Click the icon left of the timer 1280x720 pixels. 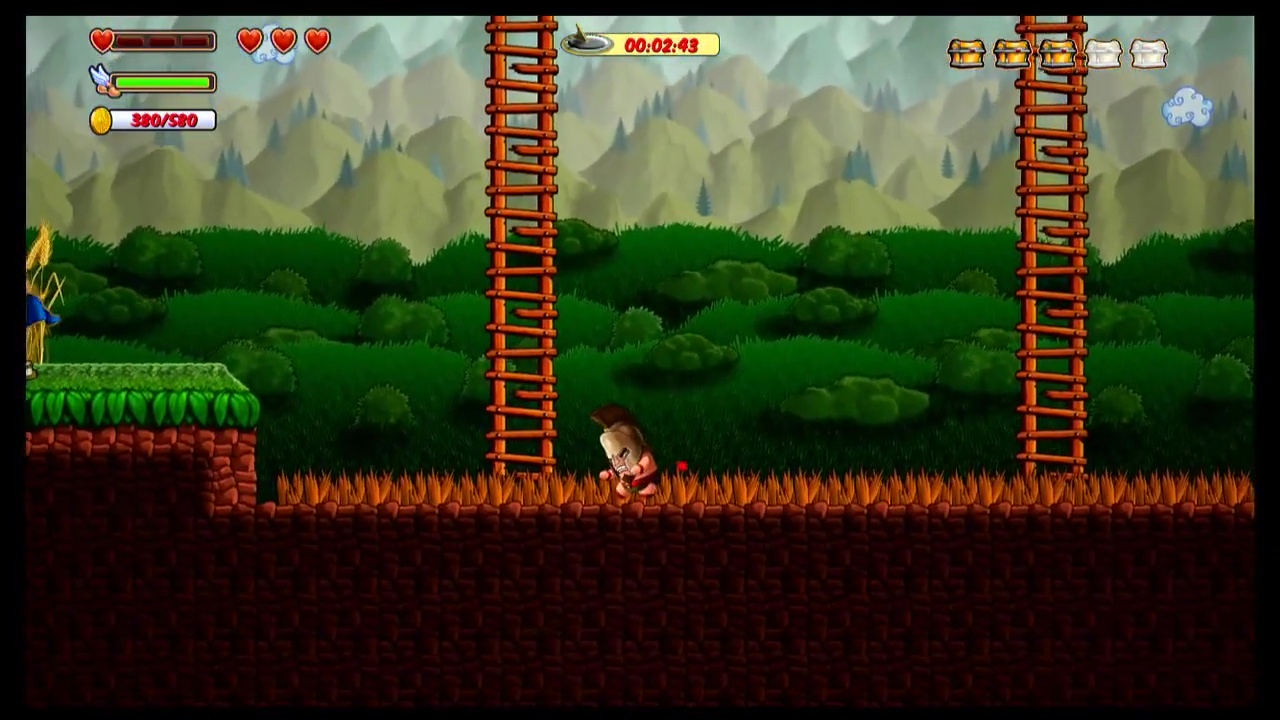586,43
